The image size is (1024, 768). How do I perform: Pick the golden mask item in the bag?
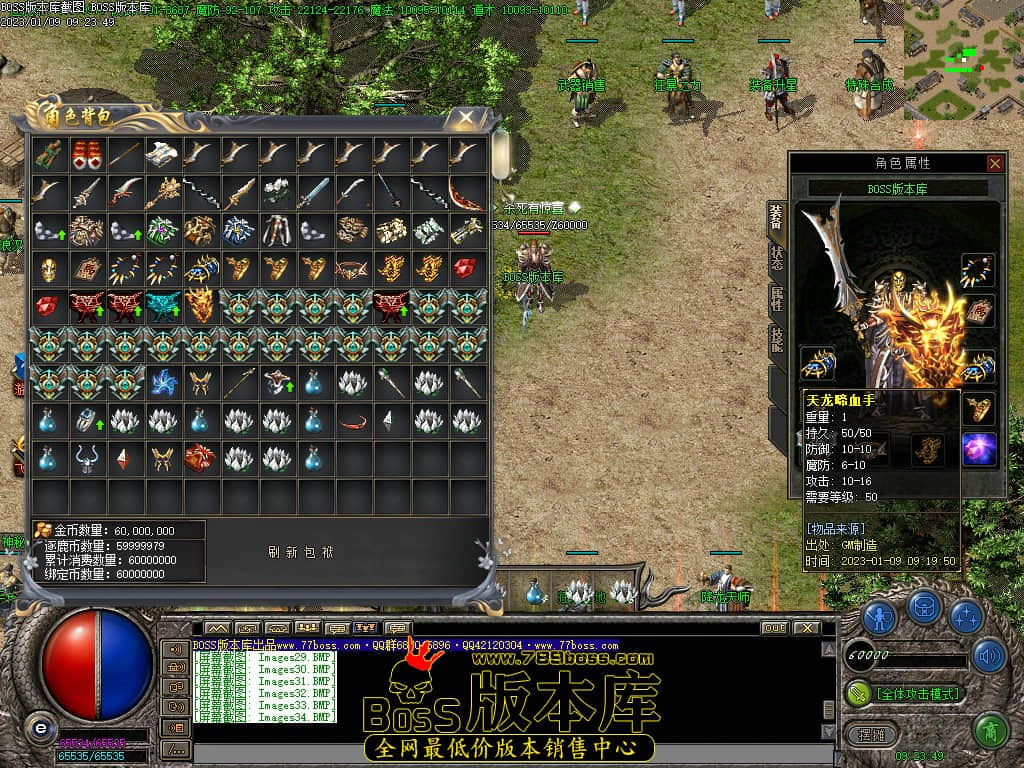49,268
